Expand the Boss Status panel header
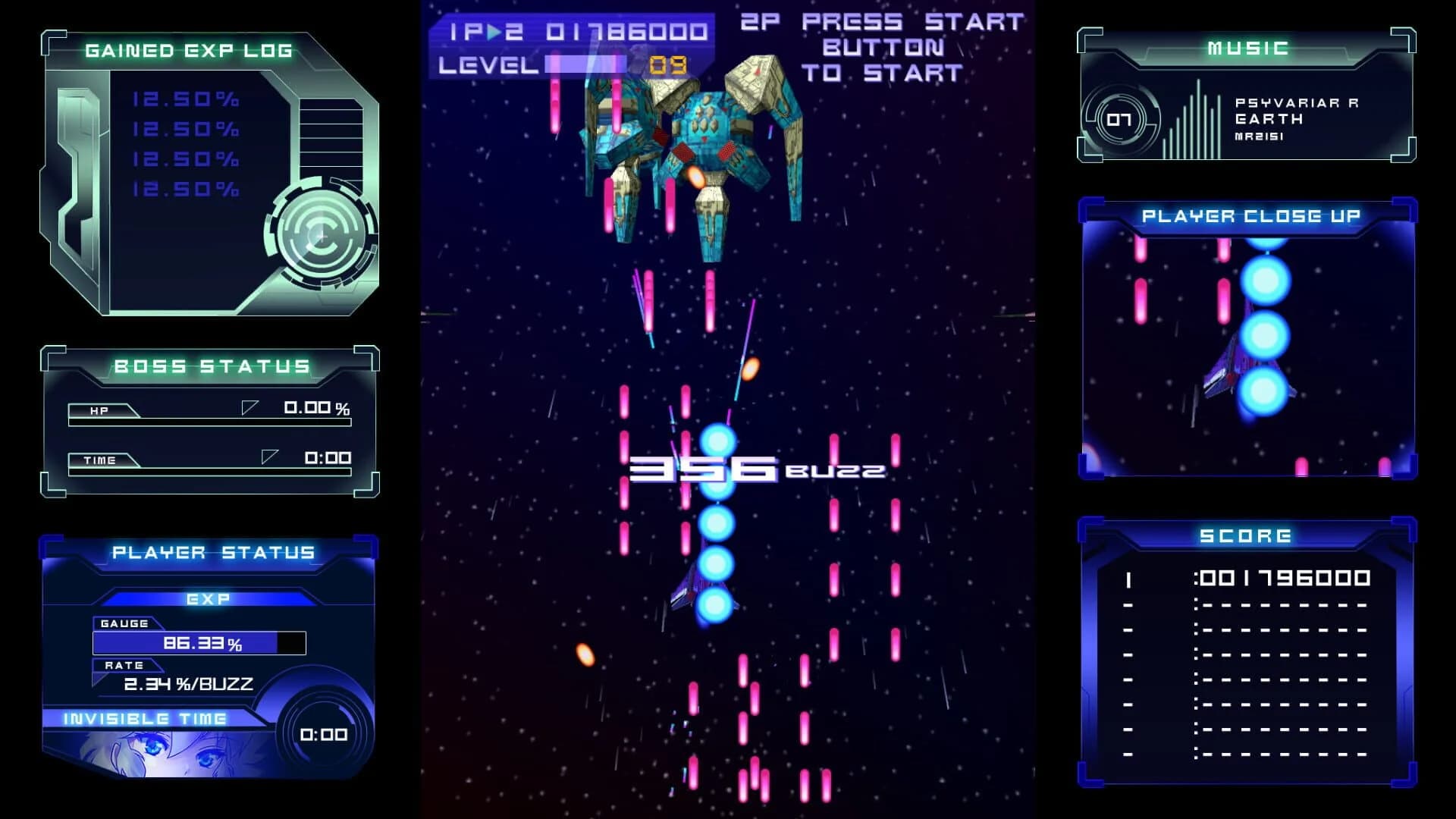The height and width of the screenshot is (819, 1456). click(211, 367)
